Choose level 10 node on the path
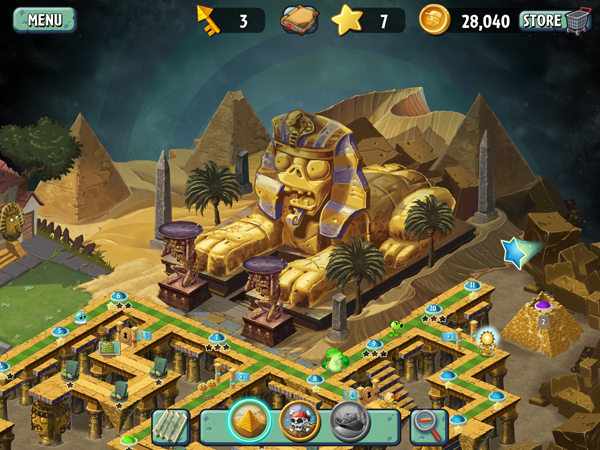The height and width of the screenshot is (450, 600). 433,310
